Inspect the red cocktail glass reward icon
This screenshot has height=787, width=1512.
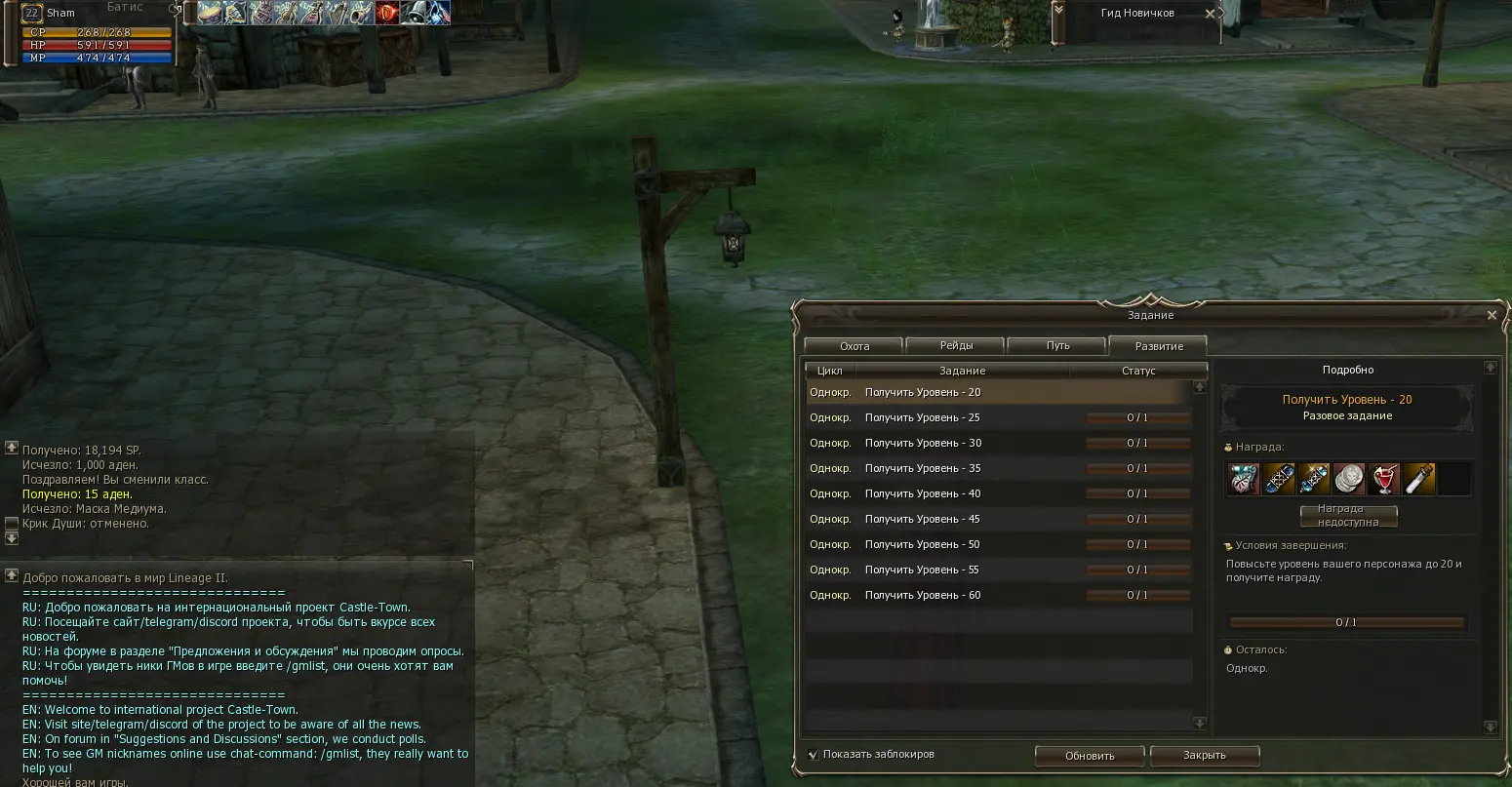coord(1384,479)
